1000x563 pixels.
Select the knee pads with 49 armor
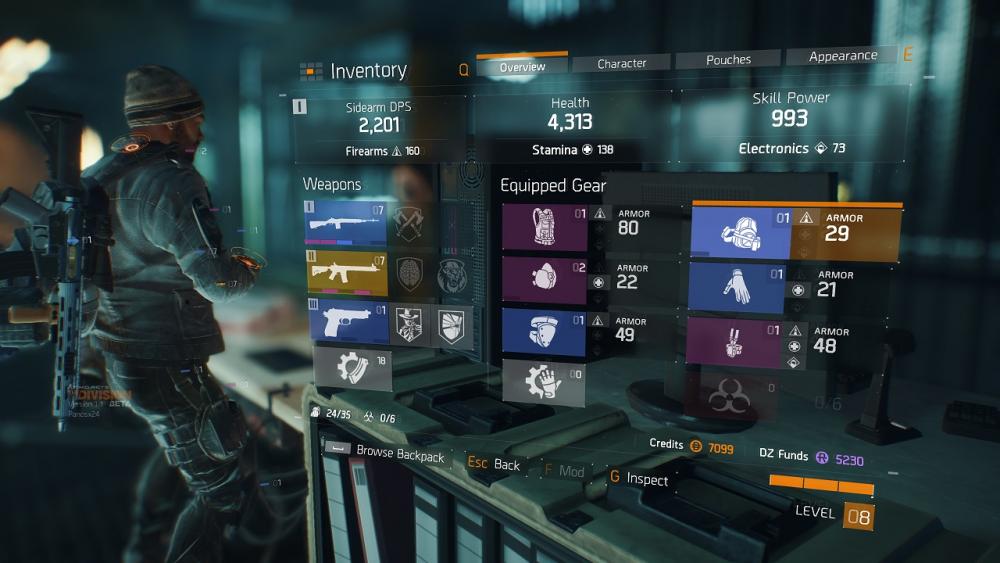(x=545, y=332)
